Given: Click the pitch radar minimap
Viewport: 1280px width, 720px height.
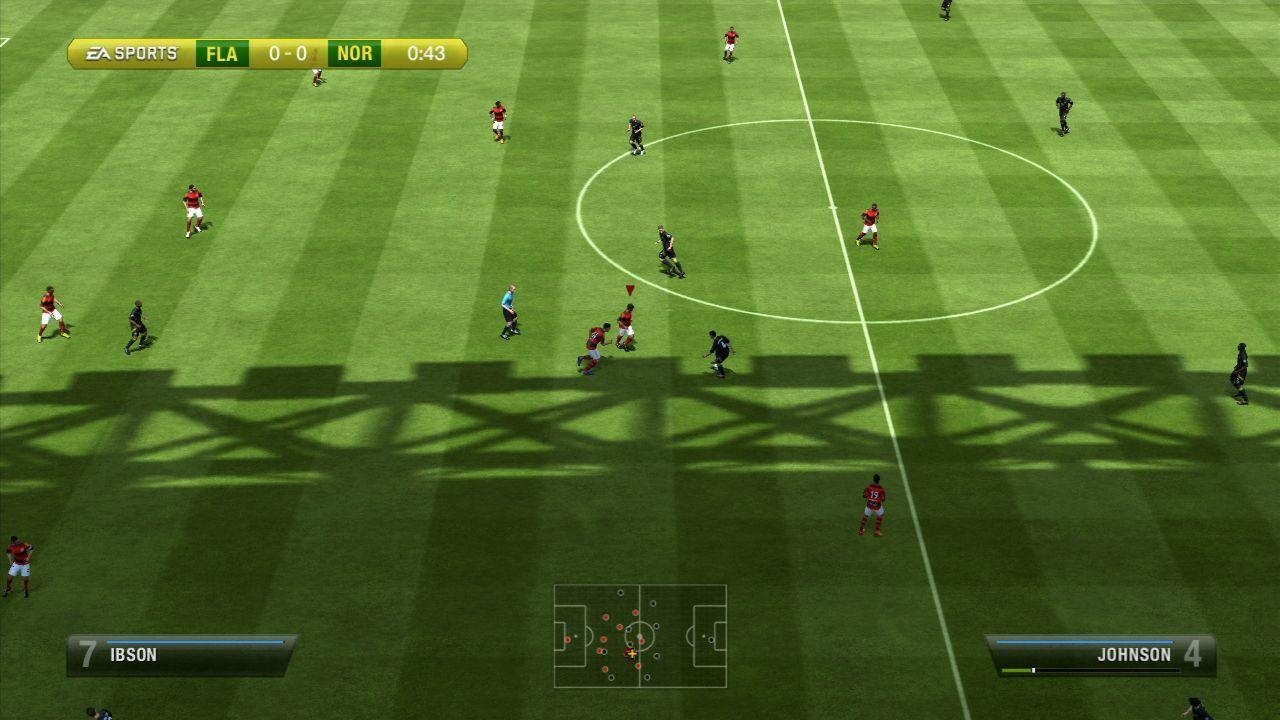Looking at the screenshot, I should [640, 636].
